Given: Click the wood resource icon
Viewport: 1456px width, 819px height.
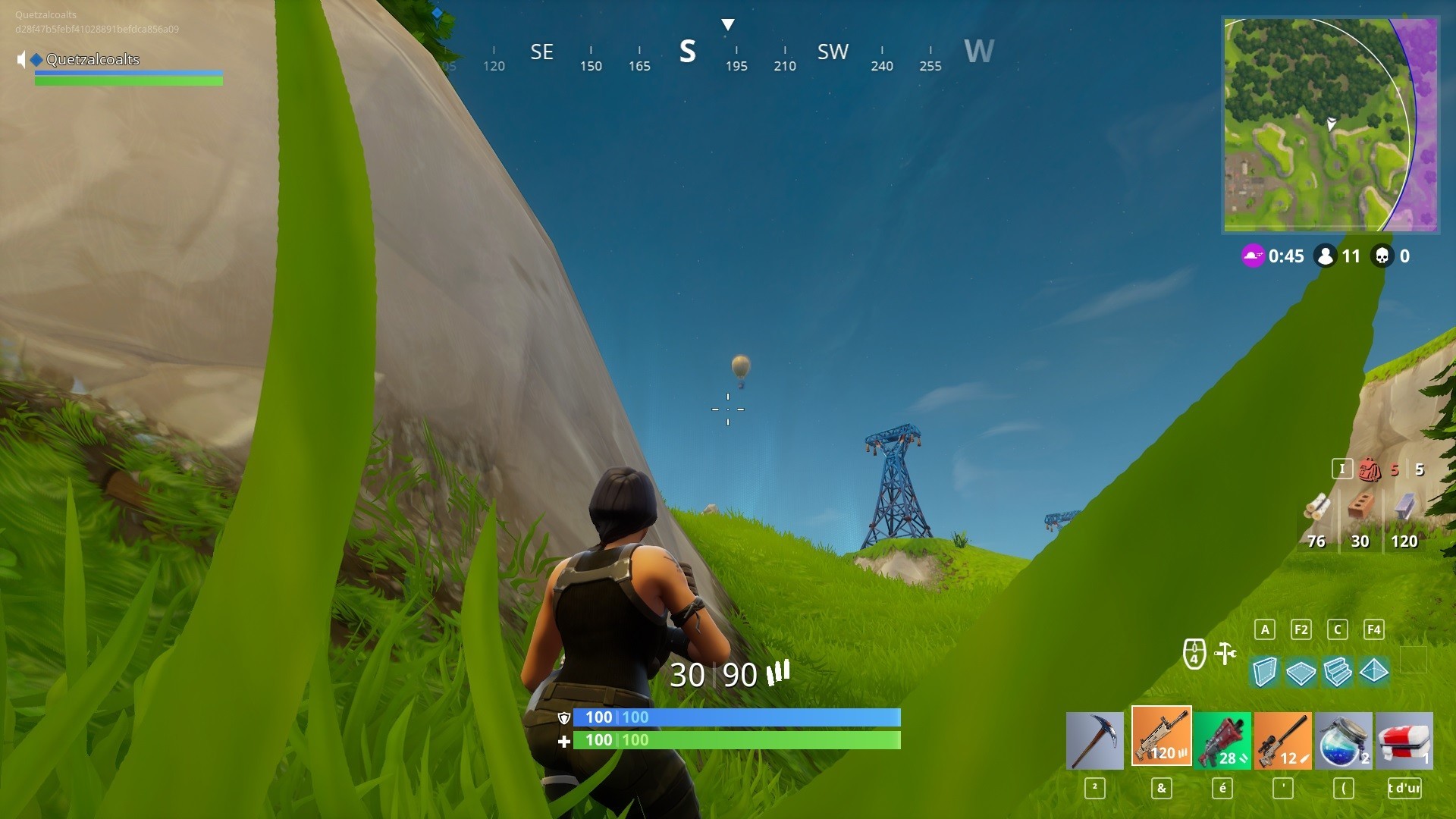Looking at the screenshot, I should [x=1317, y=508].
